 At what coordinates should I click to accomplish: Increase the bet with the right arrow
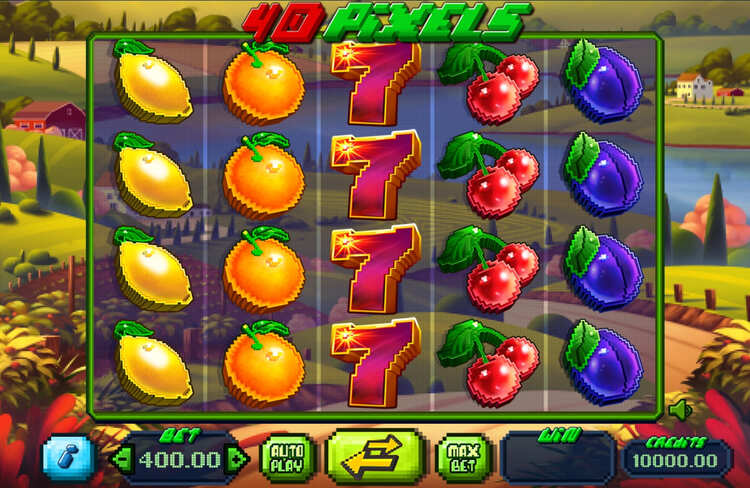click(237, 459)
